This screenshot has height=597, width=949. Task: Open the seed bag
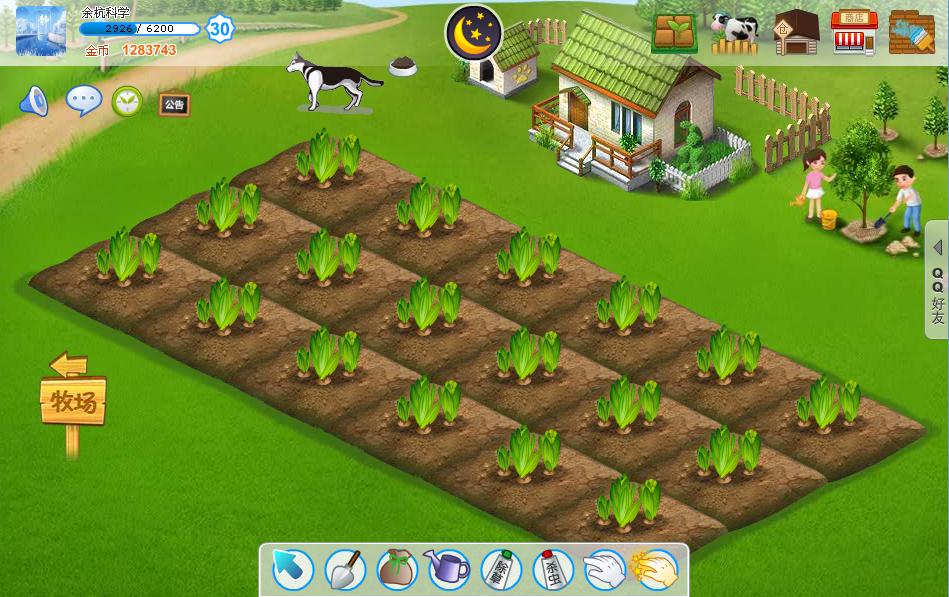397,570
